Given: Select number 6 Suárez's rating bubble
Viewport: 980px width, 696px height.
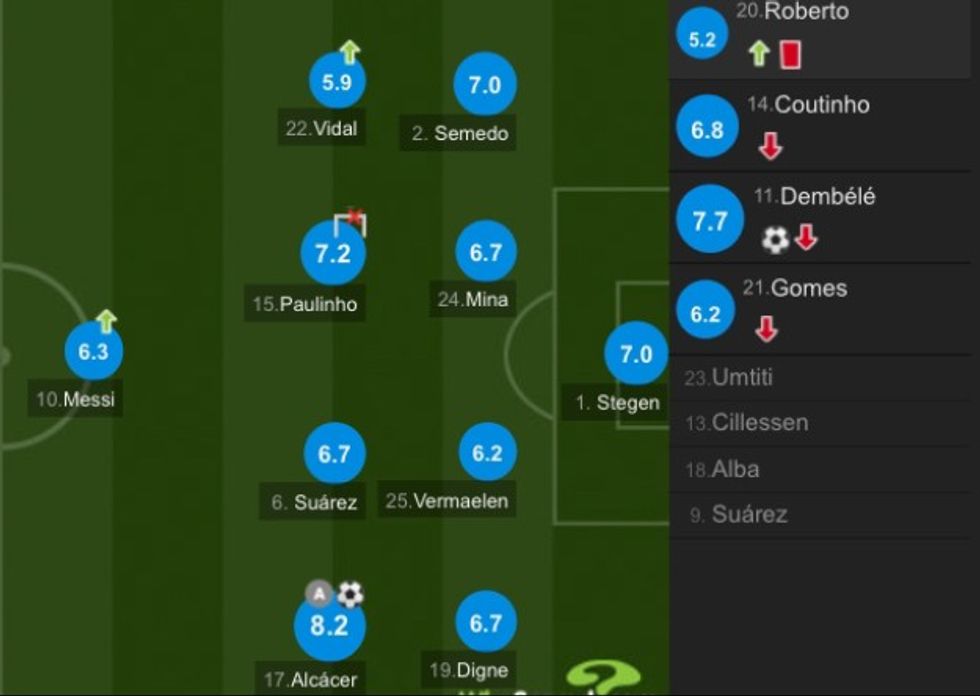Looking at the screenshot, I should click(x=334, y=454).
